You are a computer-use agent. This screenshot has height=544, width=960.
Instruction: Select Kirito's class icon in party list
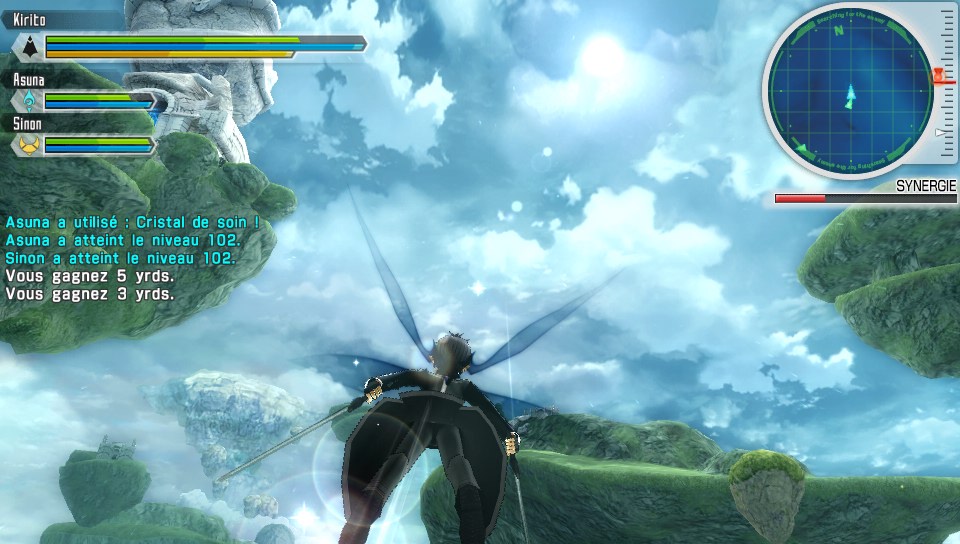click(x=32, y=46)
